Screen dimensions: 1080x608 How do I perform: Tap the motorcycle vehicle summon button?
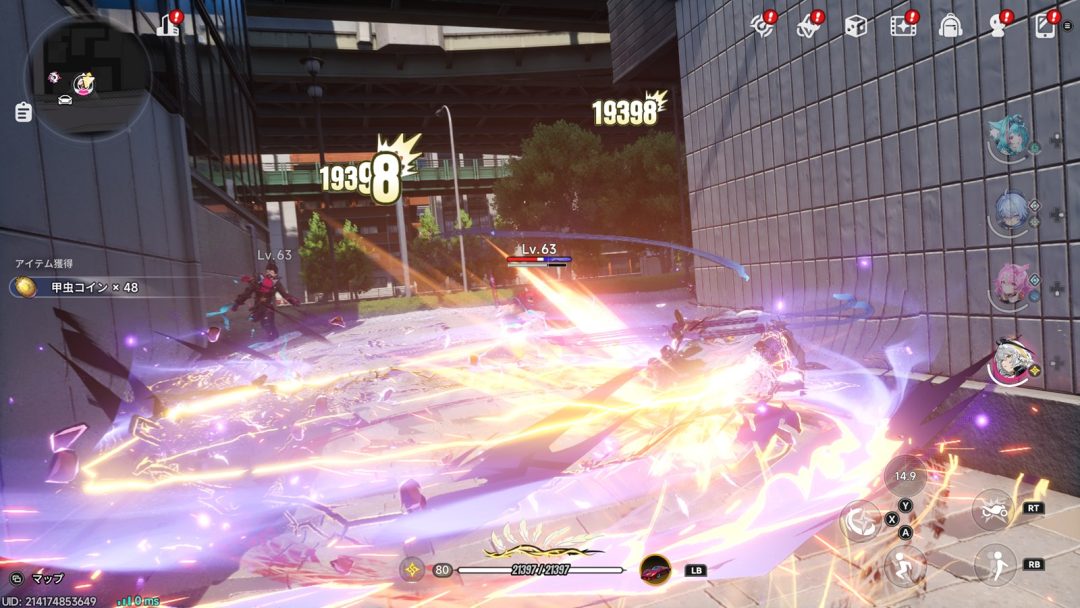993,509
